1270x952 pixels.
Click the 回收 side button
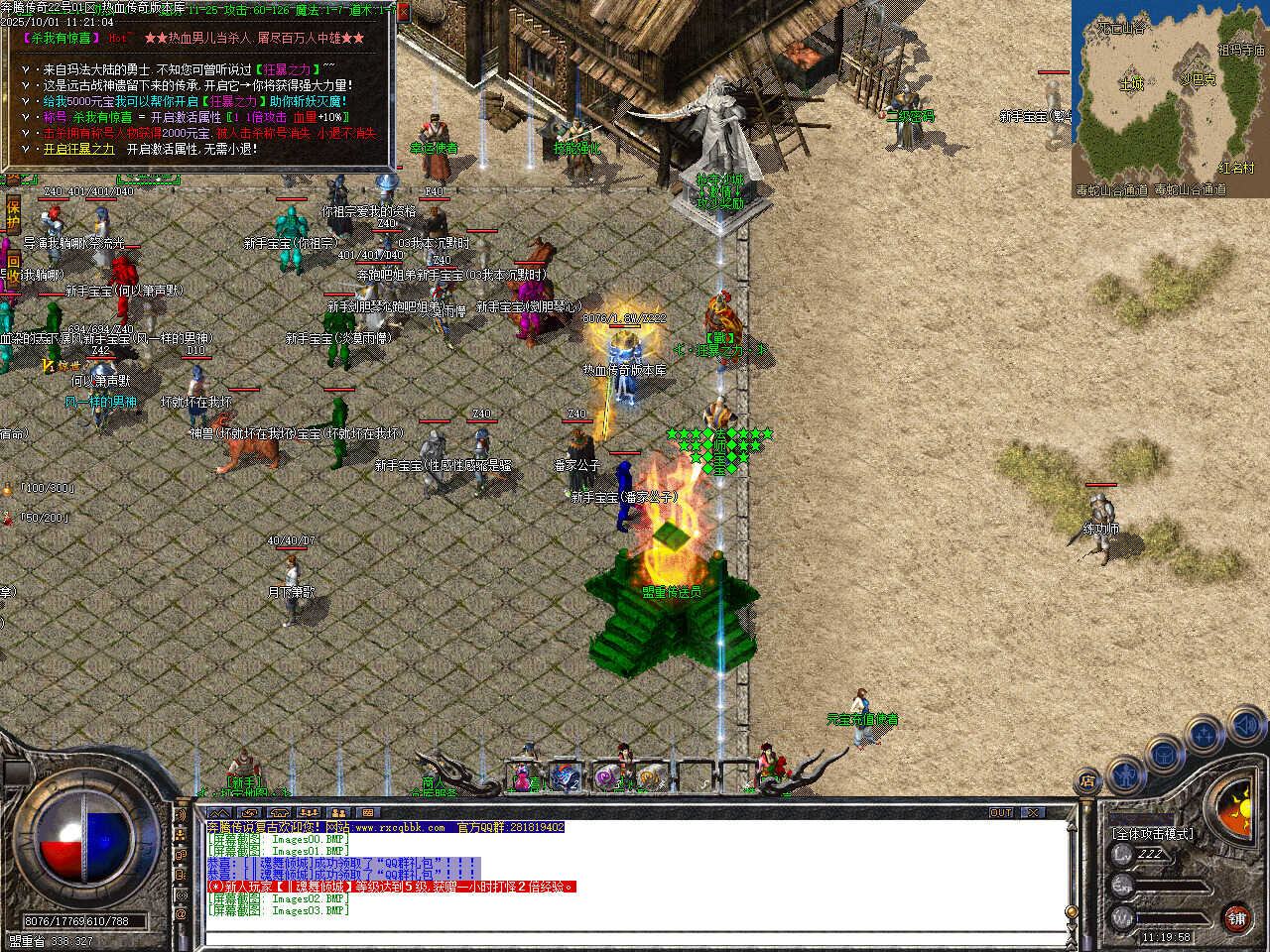point(13,268)
